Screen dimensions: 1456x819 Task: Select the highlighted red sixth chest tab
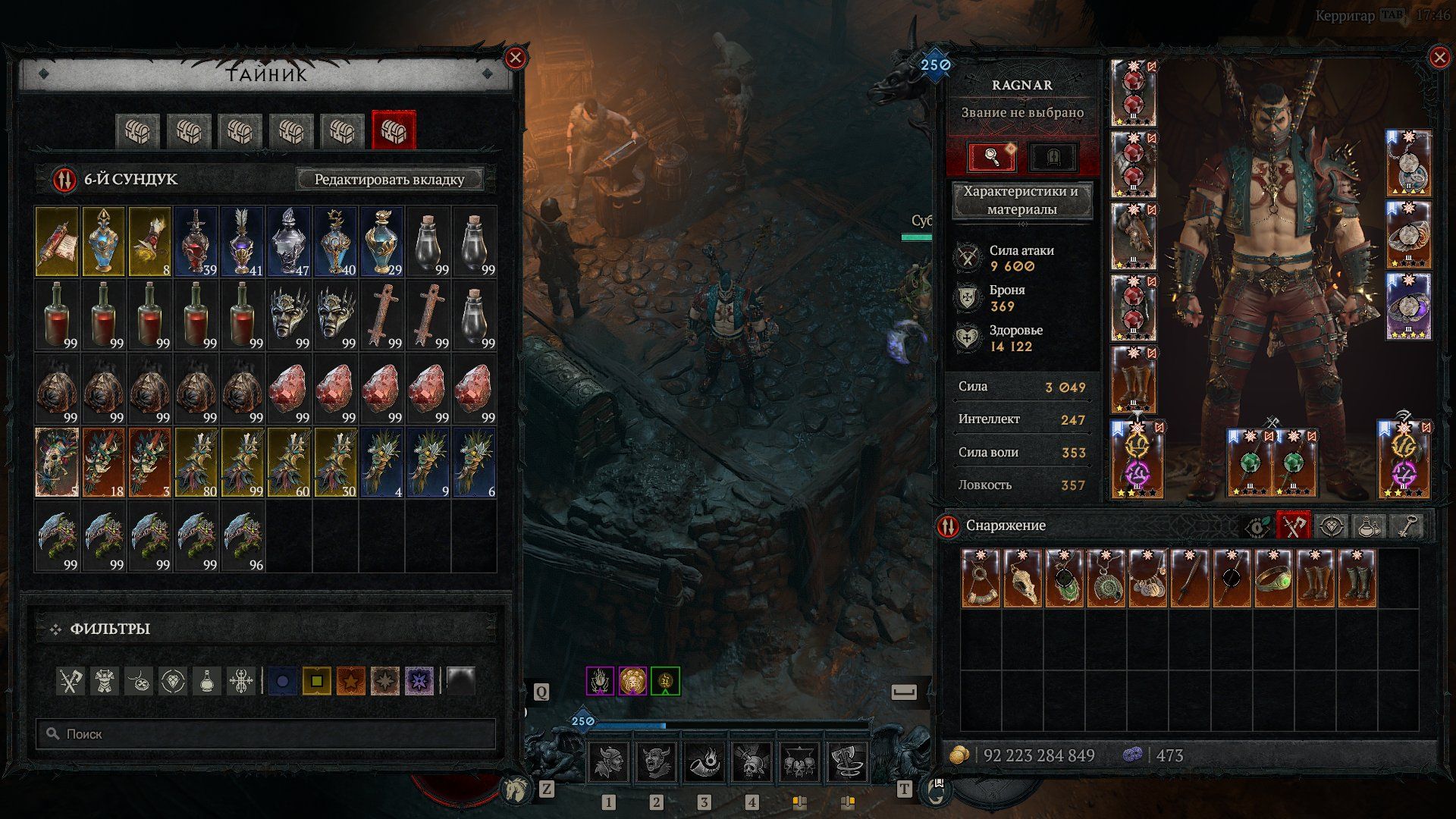(394, 132)
